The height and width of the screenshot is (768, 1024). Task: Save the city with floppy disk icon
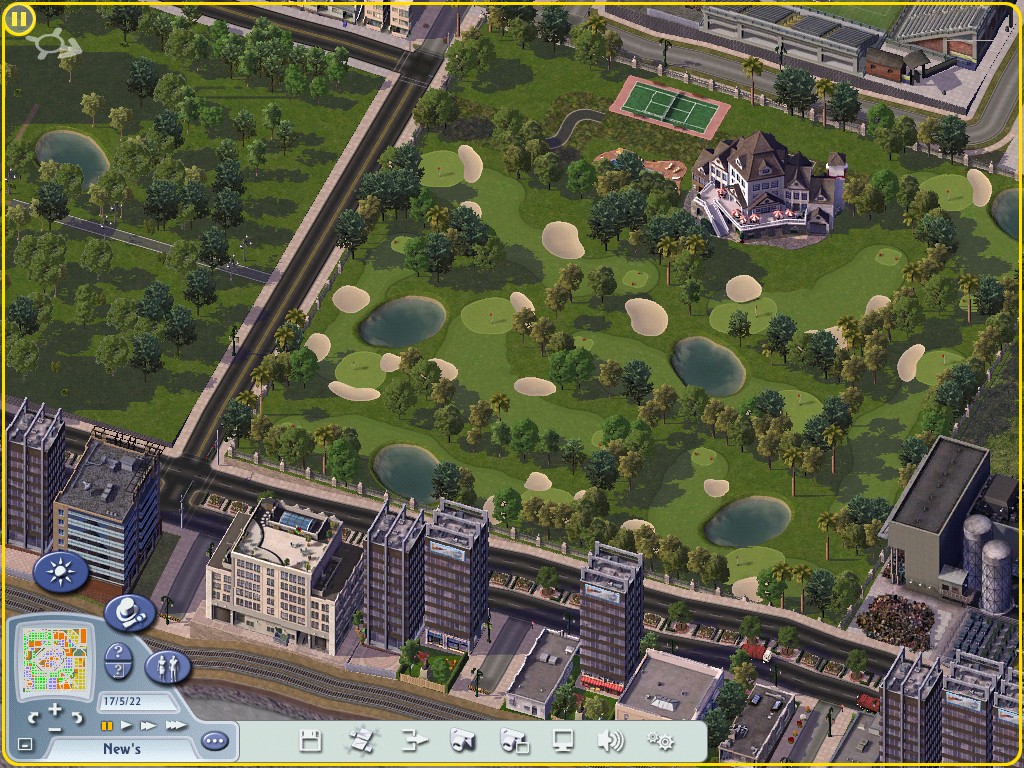pos(310,741)
